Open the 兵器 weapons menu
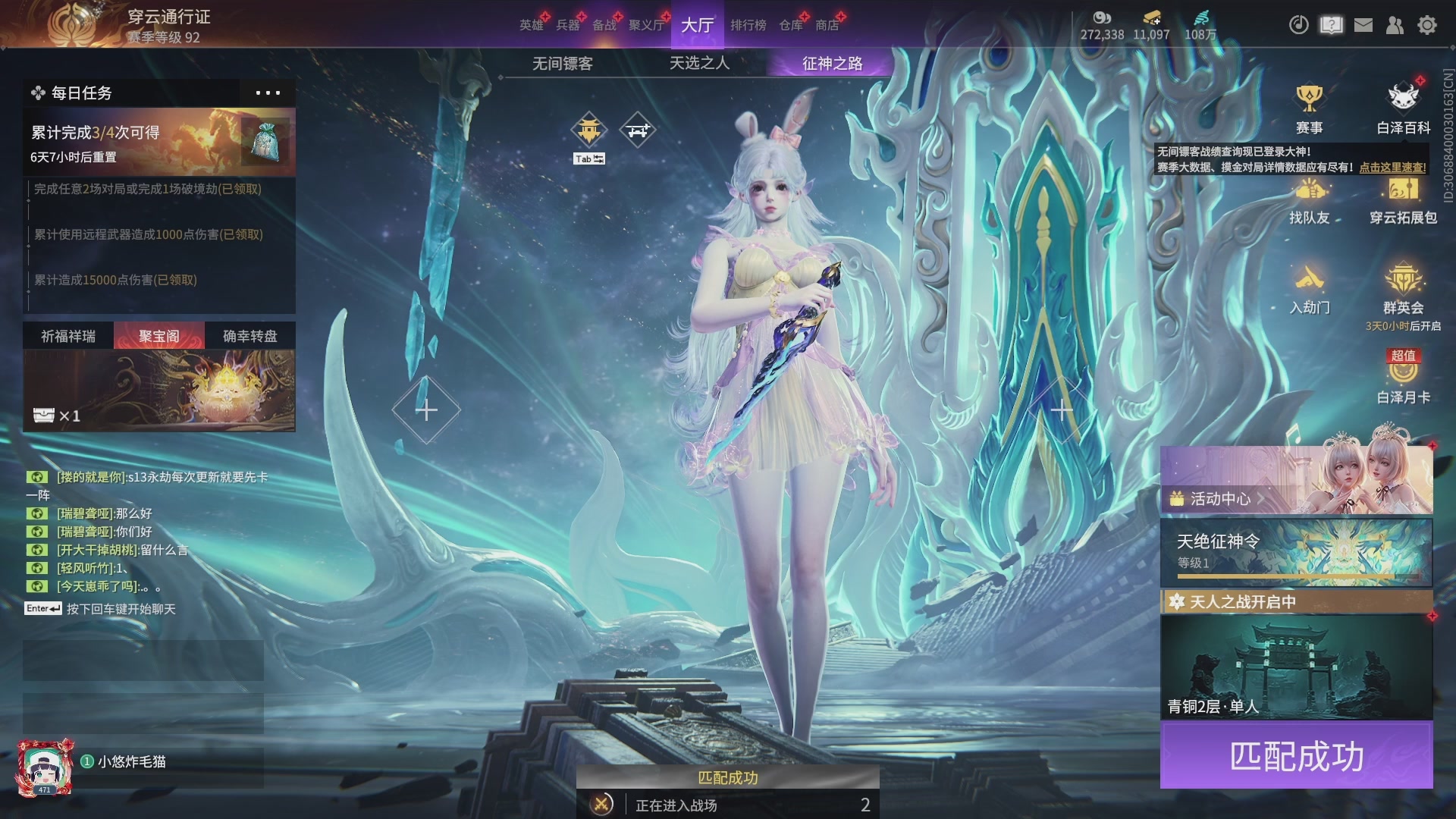This screenshot has height=819, width=1456. [x=567, y=25]
